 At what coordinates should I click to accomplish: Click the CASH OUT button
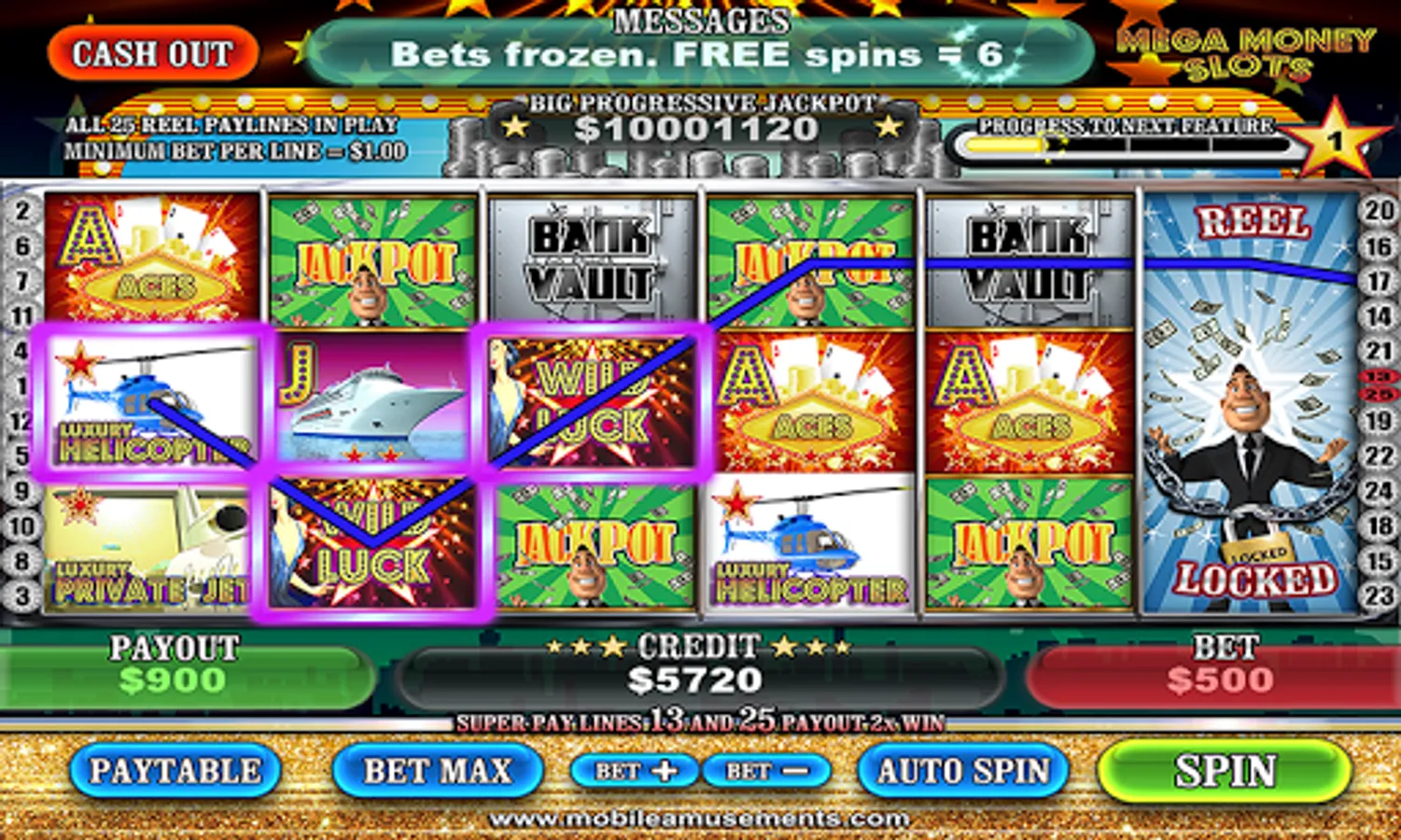(x=154, y=51)
